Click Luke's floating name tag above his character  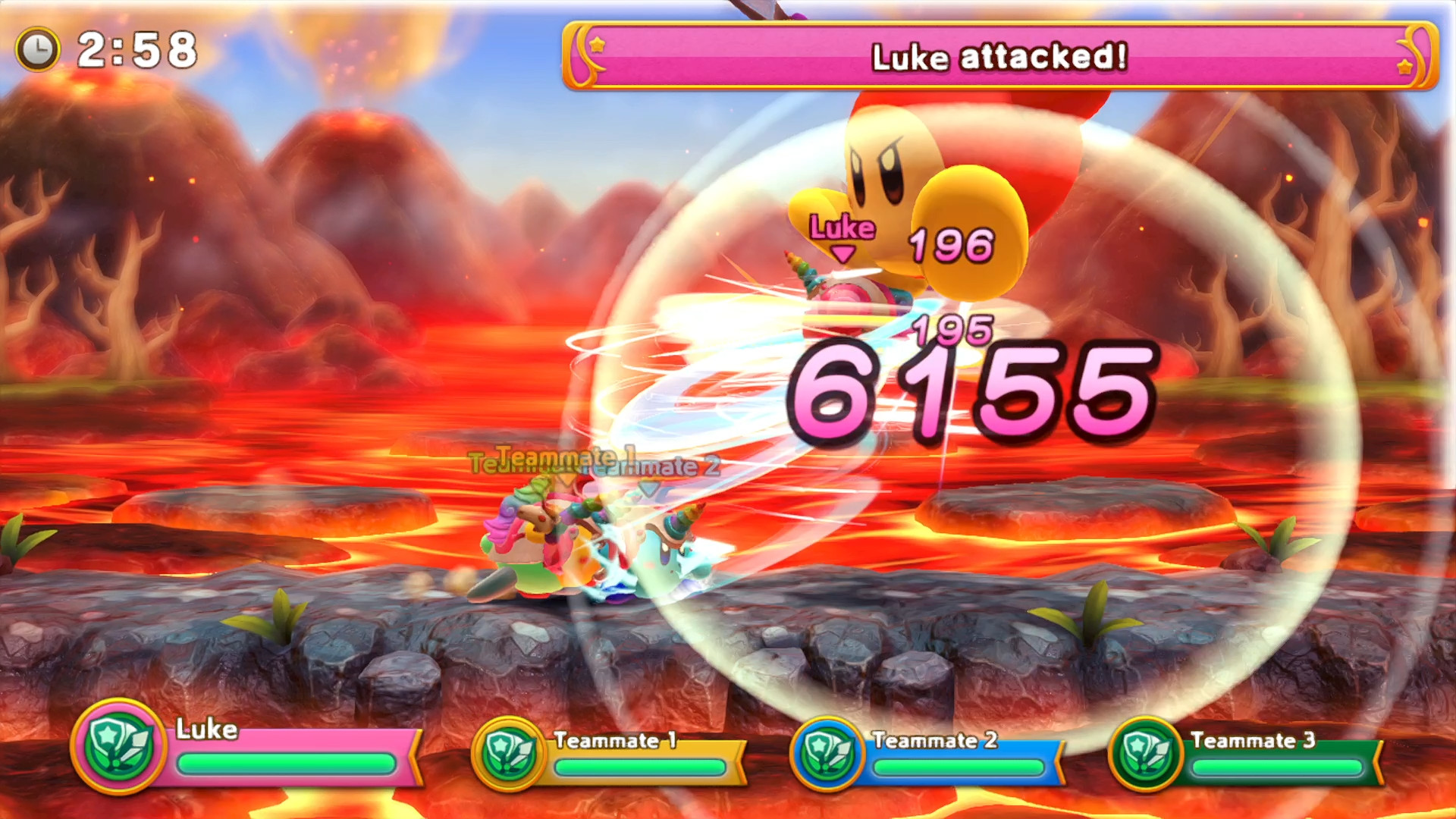tap(842, 226)
